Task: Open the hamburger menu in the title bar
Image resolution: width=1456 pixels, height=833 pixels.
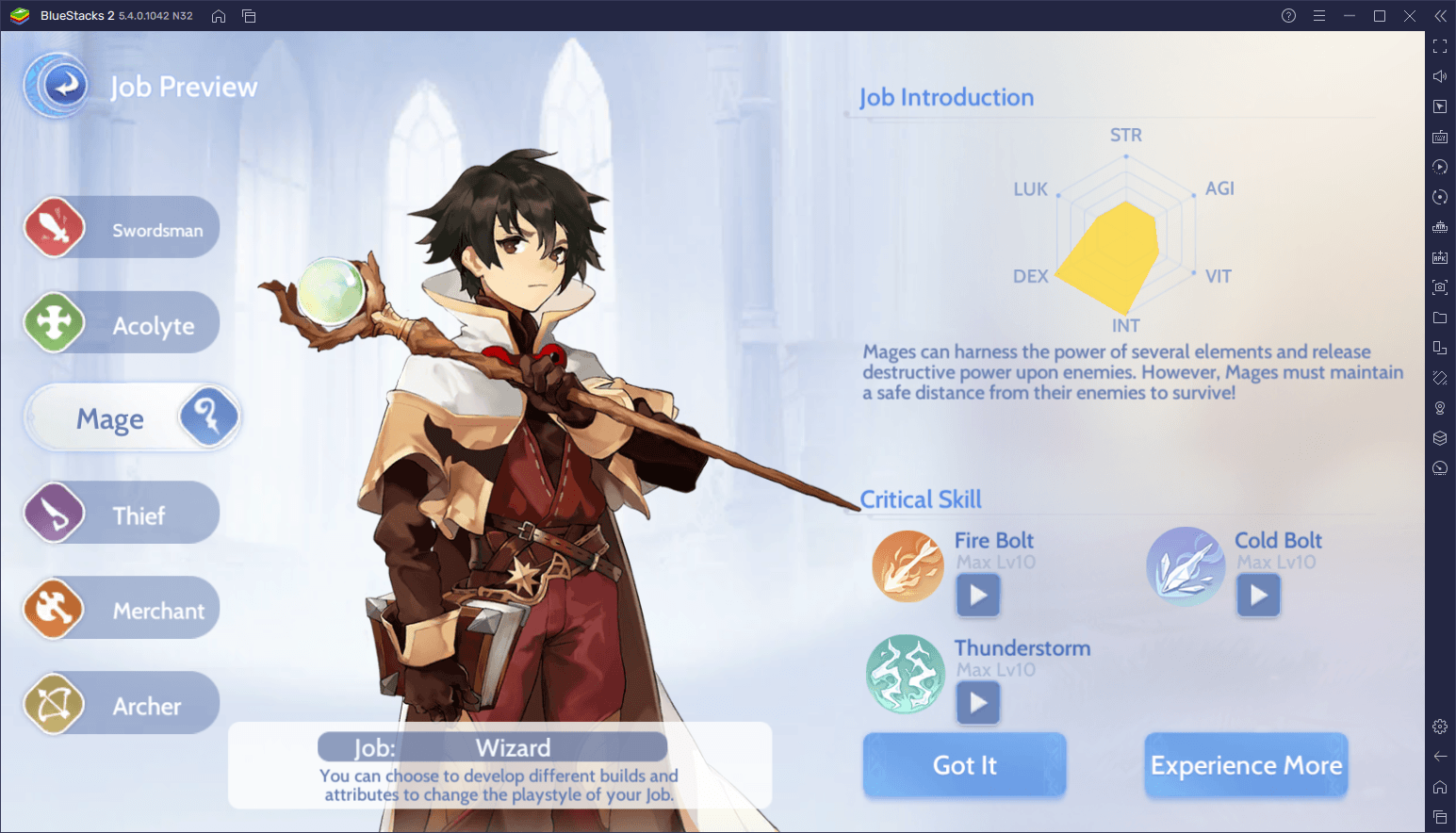Action: click(1319, 15)
